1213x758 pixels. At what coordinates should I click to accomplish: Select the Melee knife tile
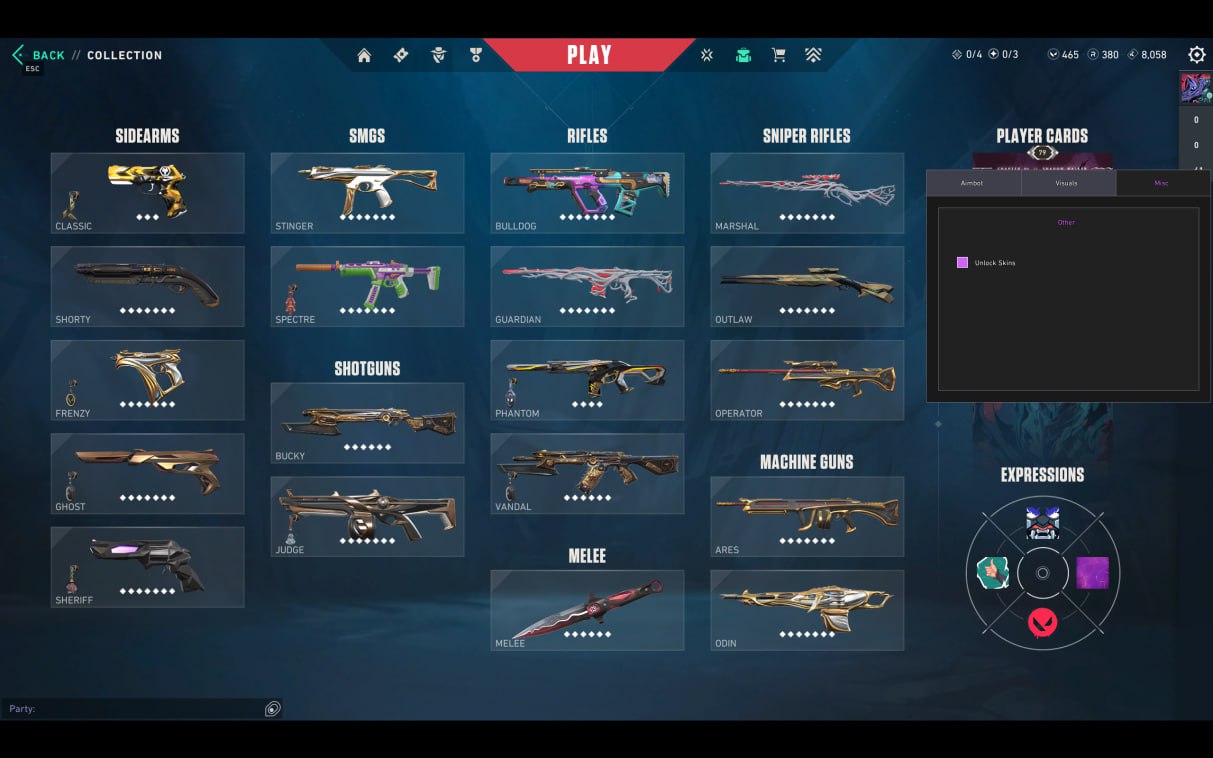tap(587, 610)
